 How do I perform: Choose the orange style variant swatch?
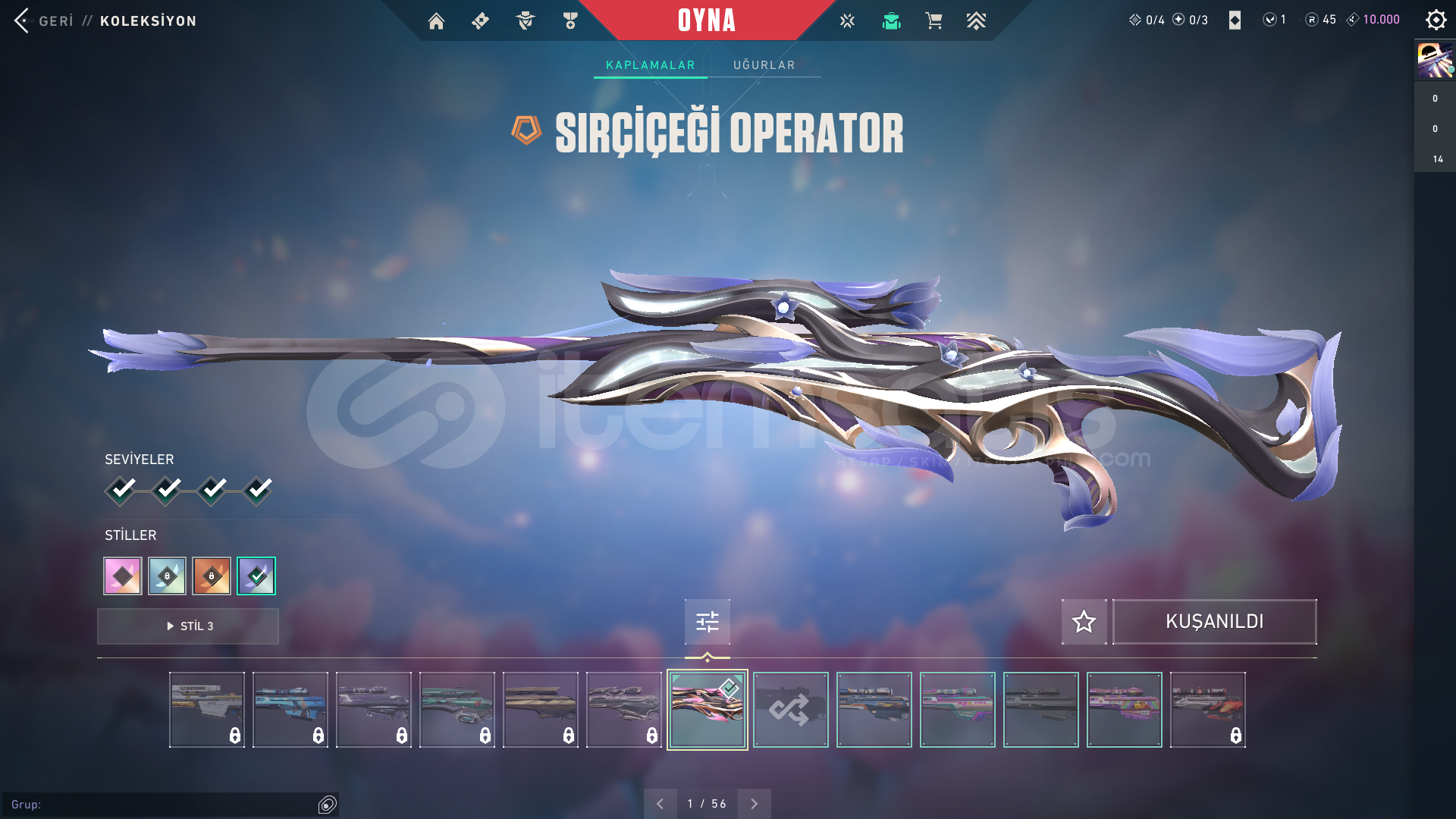pos(212,576)
